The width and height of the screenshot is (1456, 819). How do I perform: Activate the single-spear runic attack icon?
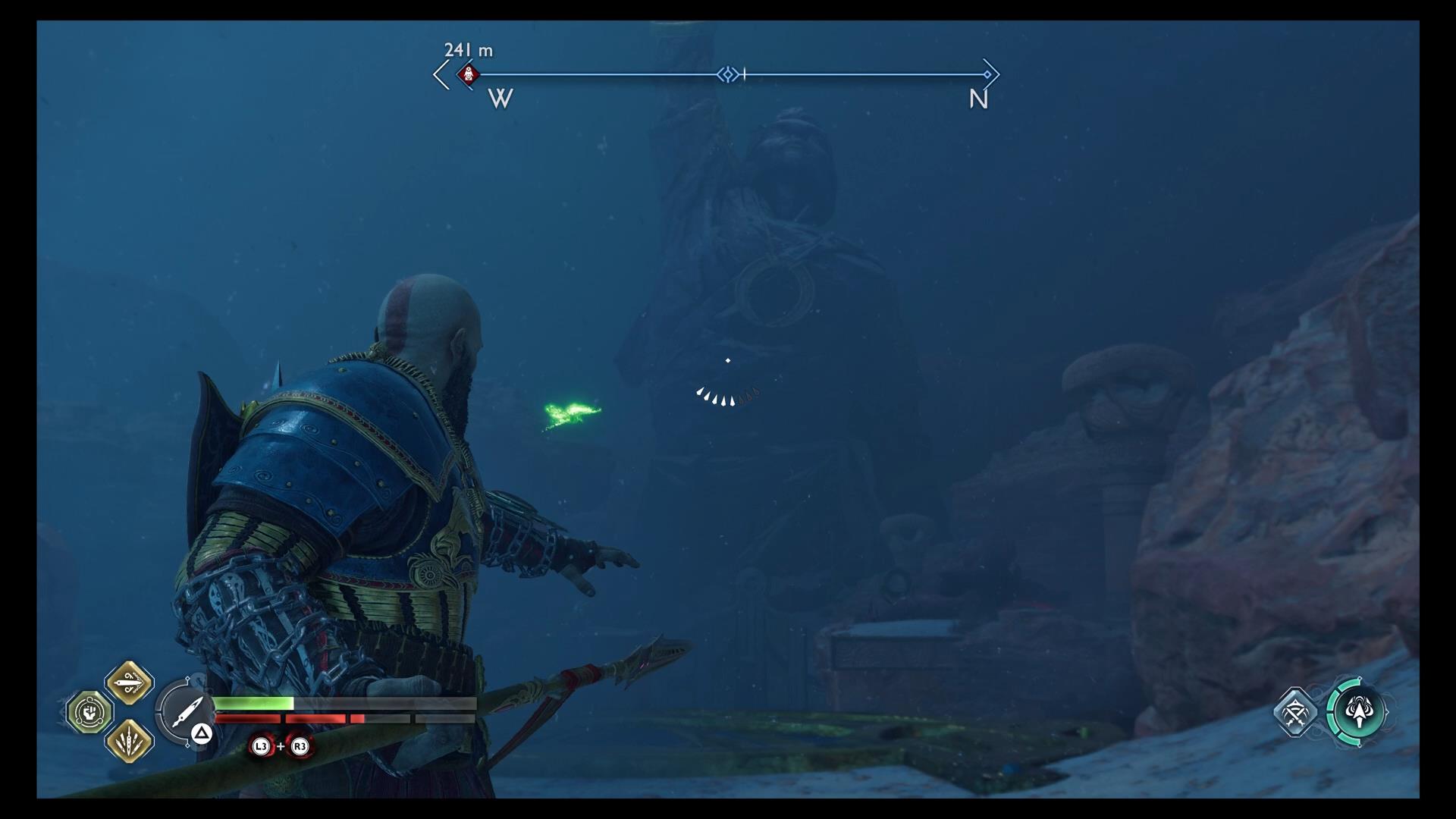130,683
